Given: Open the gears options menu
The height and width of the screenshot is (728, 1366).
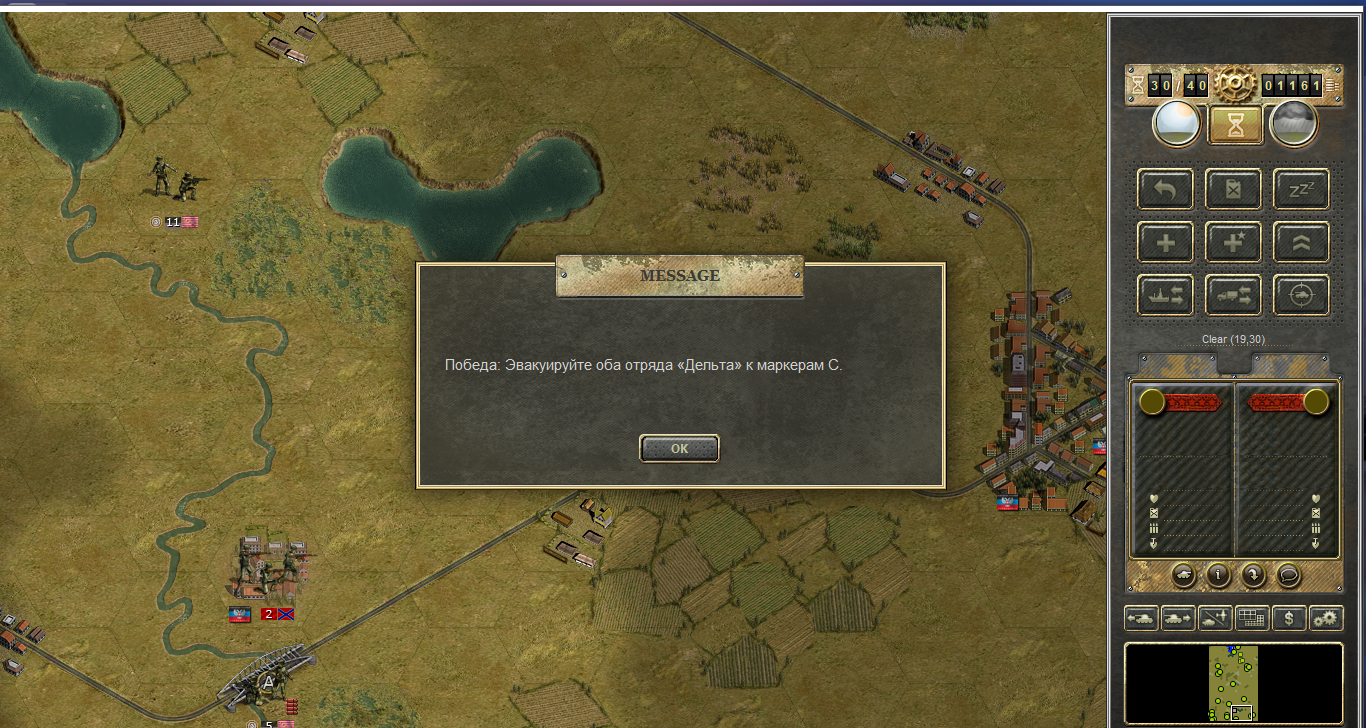Looking at the screenshot, I should point(1326,618).
